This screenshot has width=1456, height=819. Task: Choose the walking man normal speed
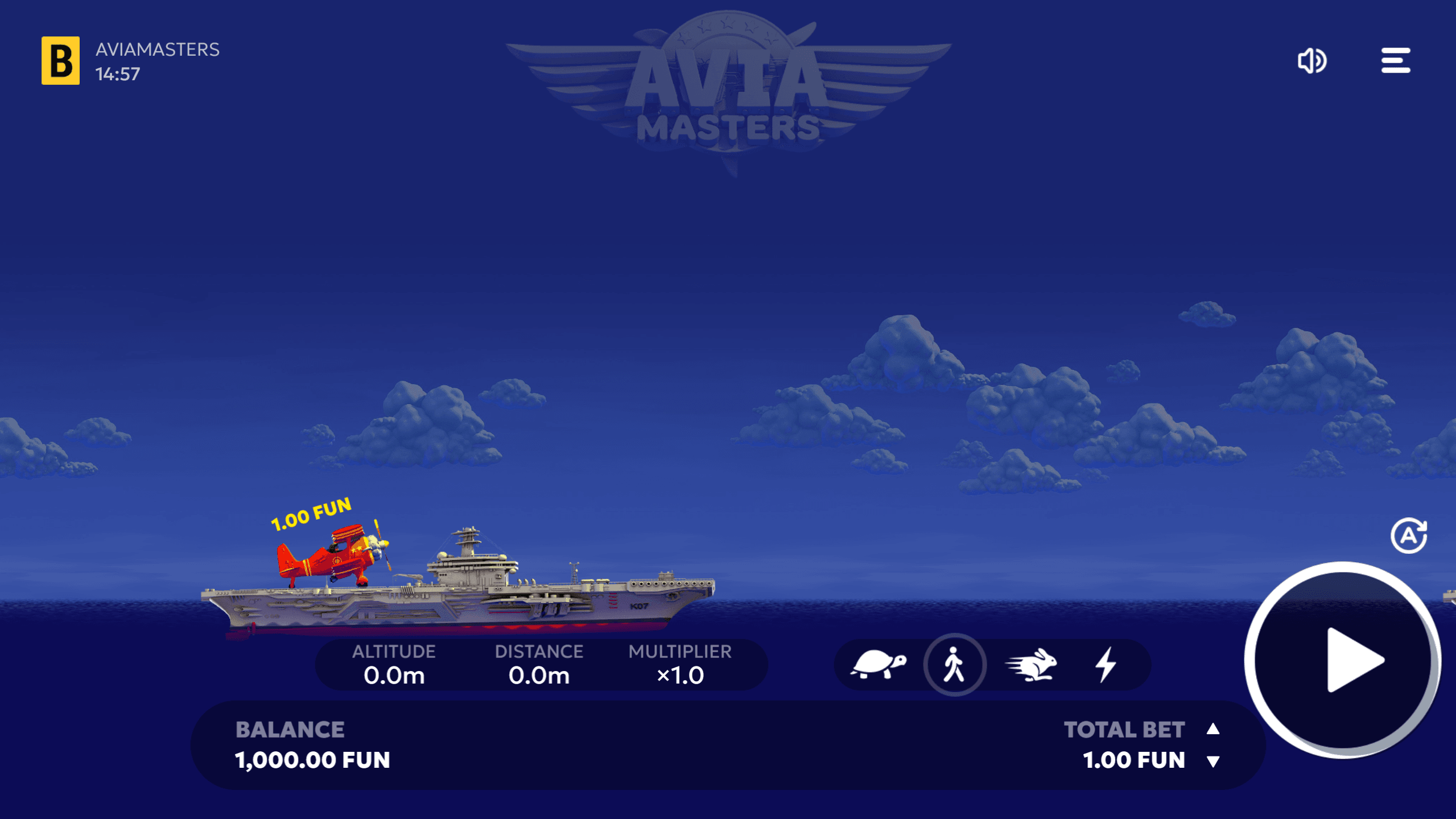954,664
